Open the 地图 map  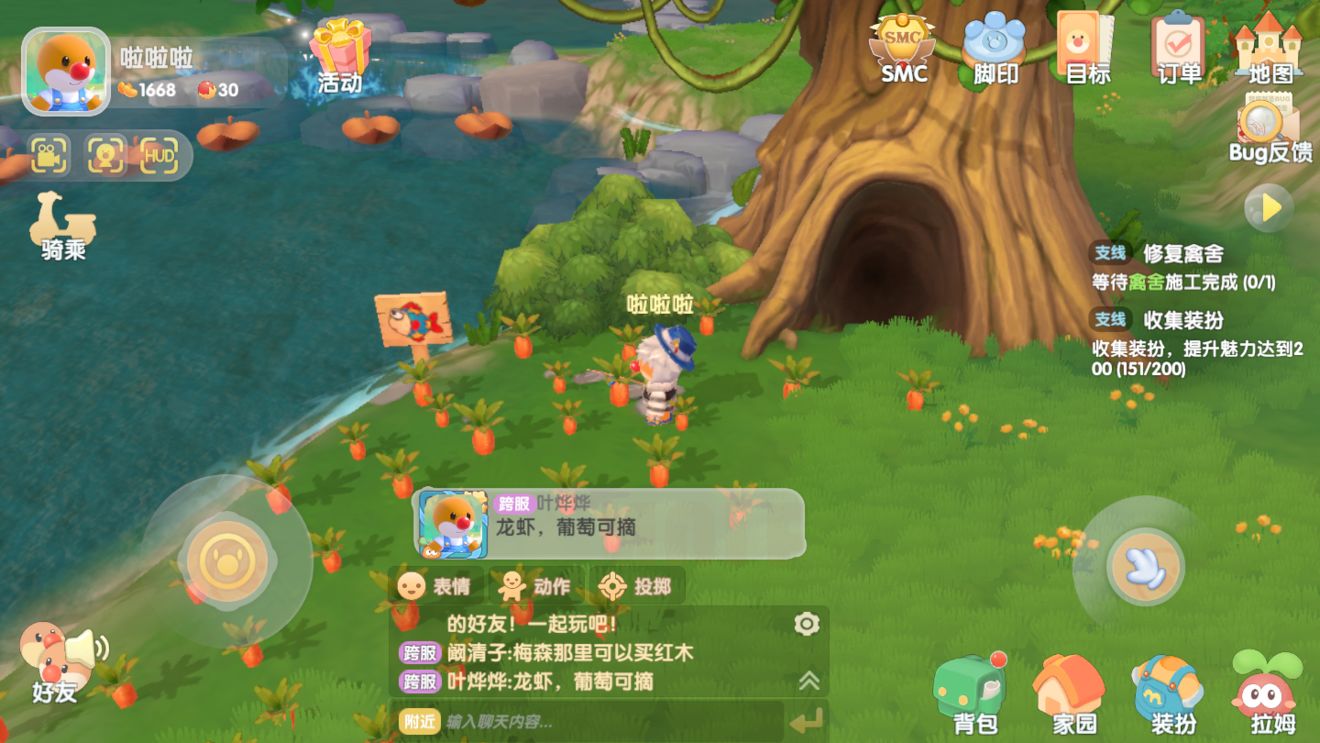pyautogui.click(x=1269, y=50)
